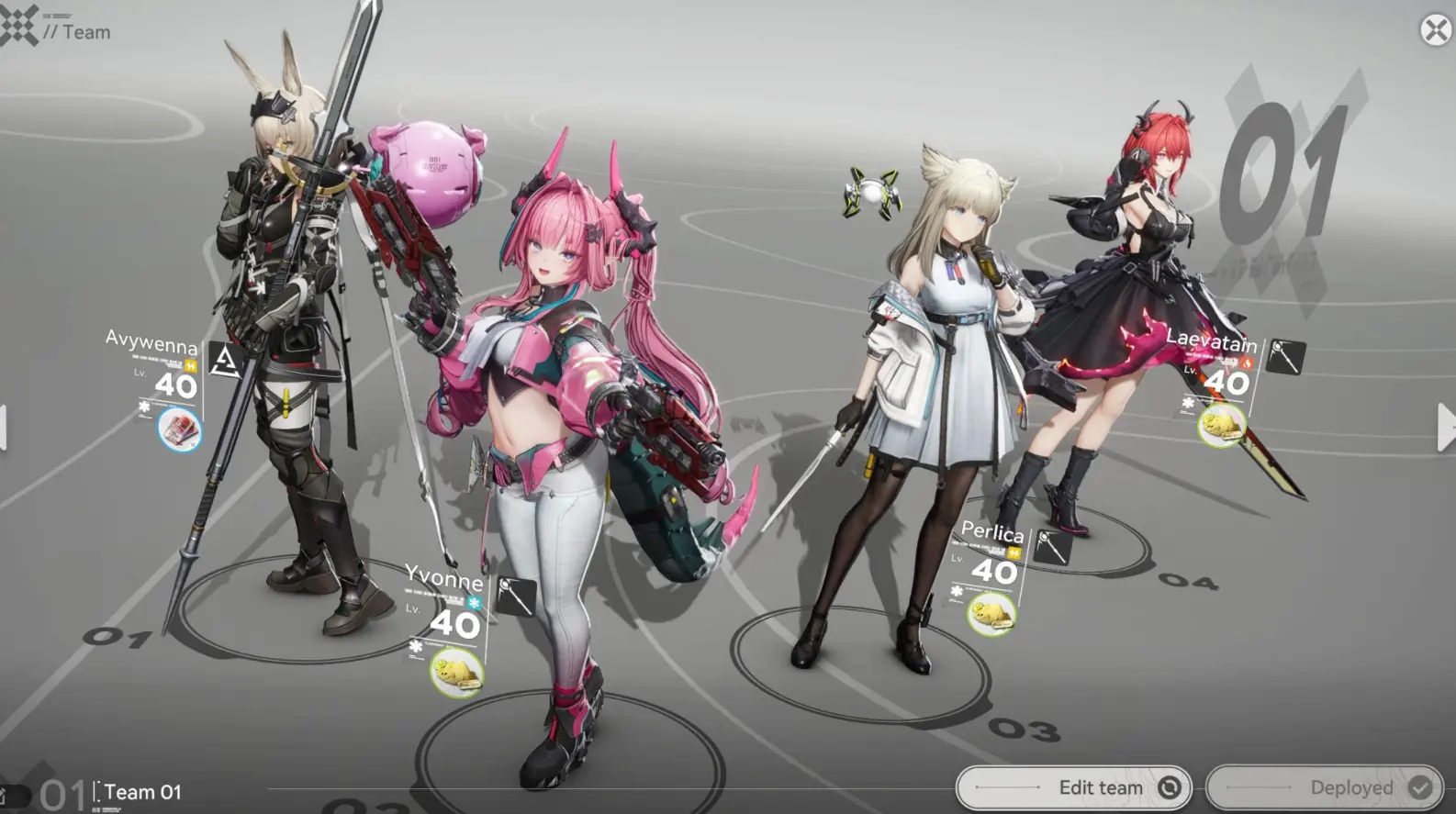Image resolution: width=1456 pixels, height=814 pixels.
Task: Click Perlica's lightning element badge
Action: pos(1014,552)
